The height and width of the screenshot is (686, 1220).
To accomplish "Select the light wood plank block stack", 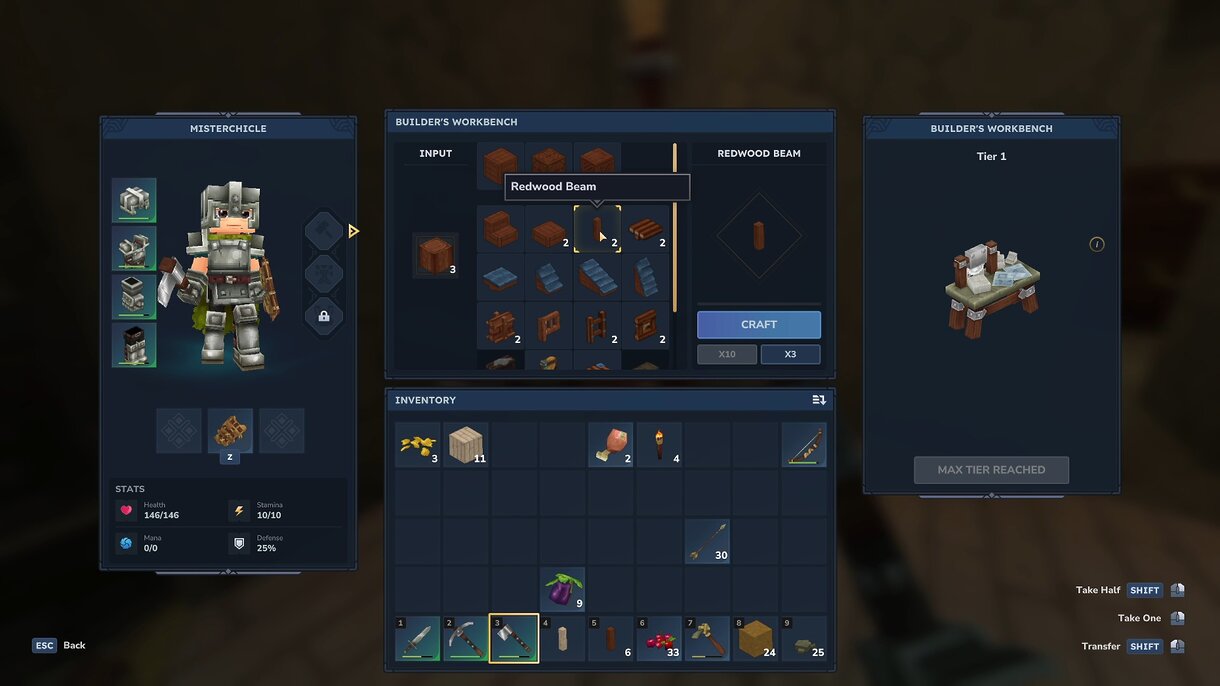I will point(465,444).
